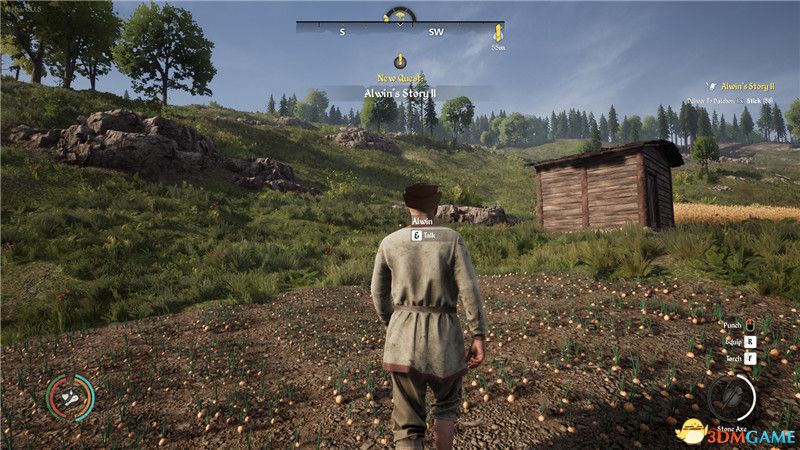Open the Alwin's Story II quest tracker entry
Screen dimensions: 800x450
[x=743, y=87]
